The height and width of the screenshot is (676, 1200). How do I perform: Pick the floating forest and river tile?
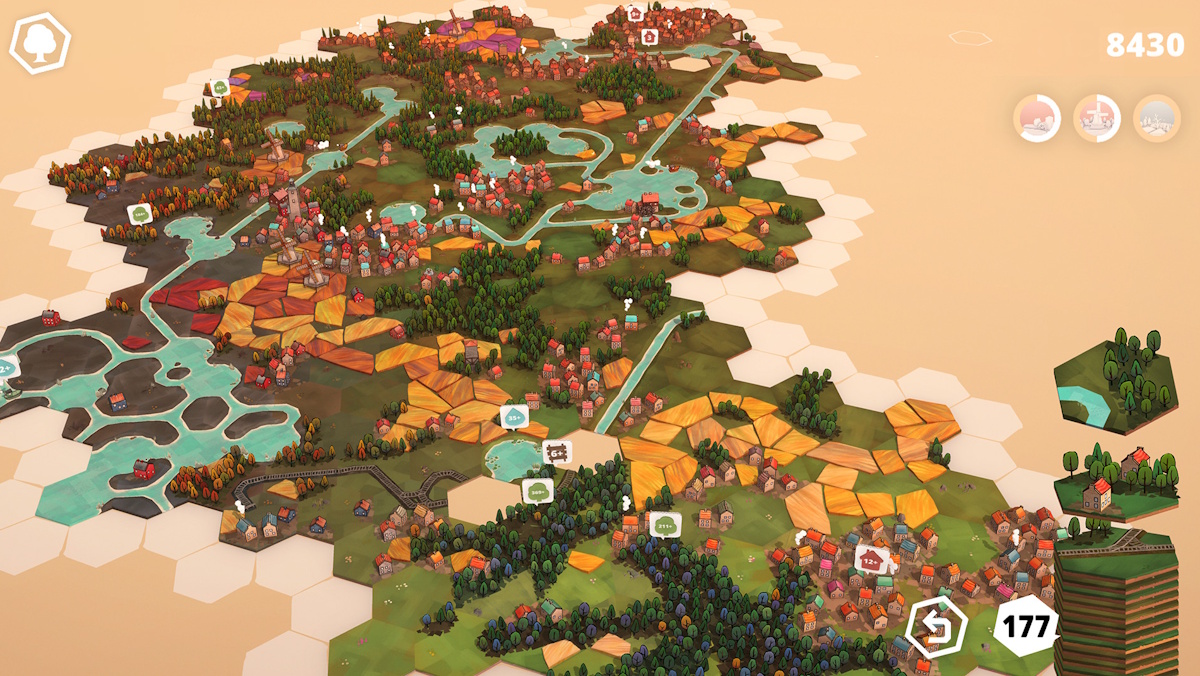(x=1115, y=383)
